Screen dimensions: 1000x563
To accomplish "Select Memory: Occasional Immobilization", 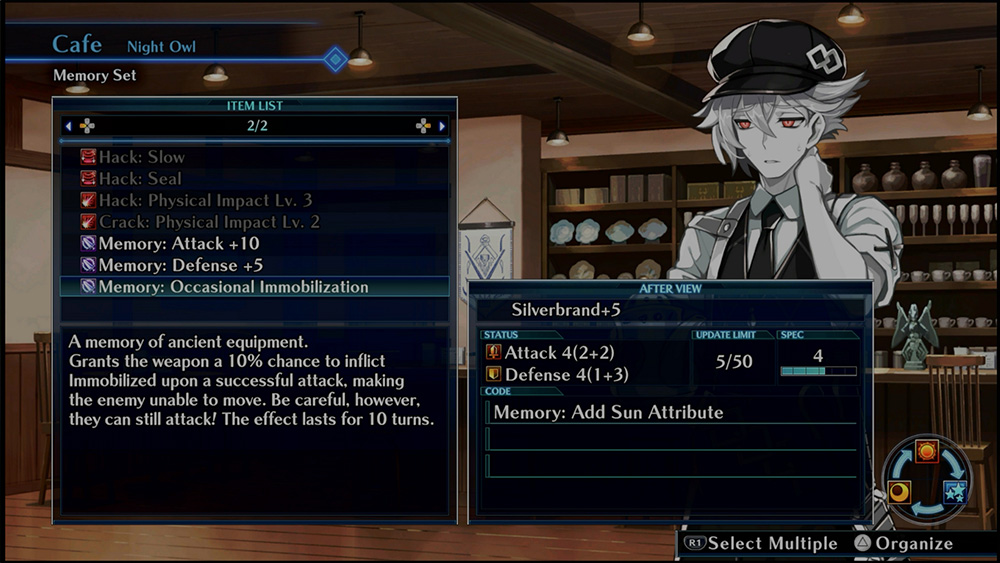I will 232,287.
